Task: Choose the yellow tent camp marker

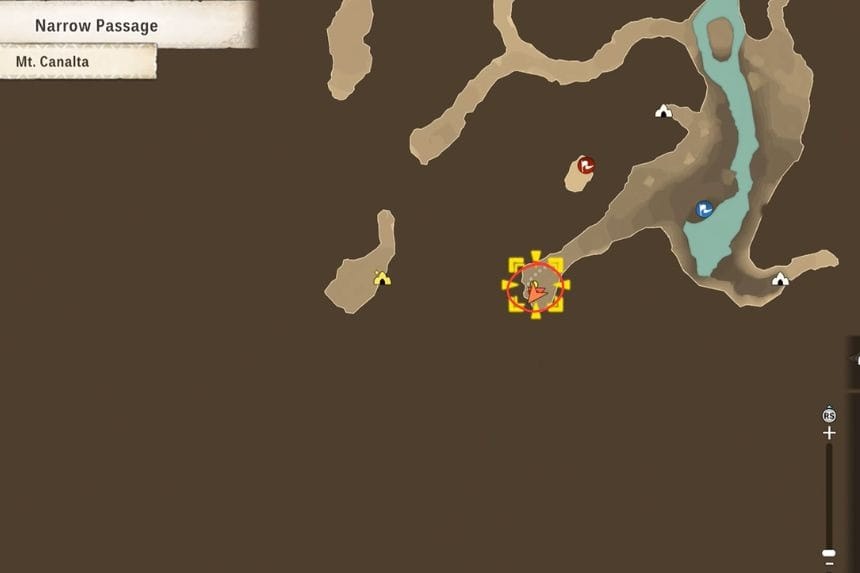Action: tap(381, 278)
